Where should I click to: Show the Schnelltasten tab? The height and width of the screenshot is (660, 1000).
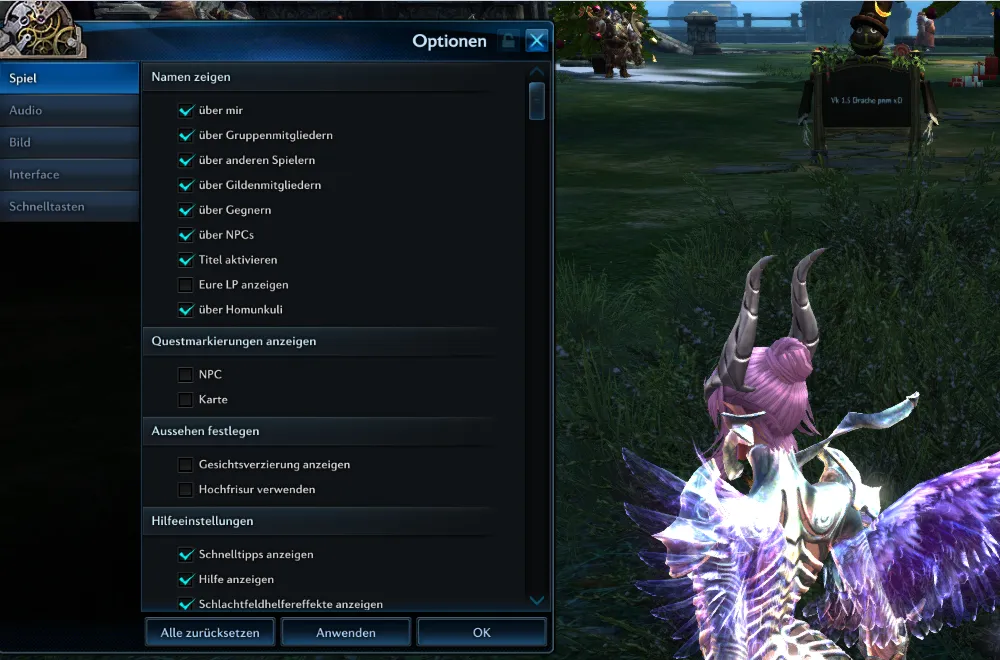click(69, 206)
